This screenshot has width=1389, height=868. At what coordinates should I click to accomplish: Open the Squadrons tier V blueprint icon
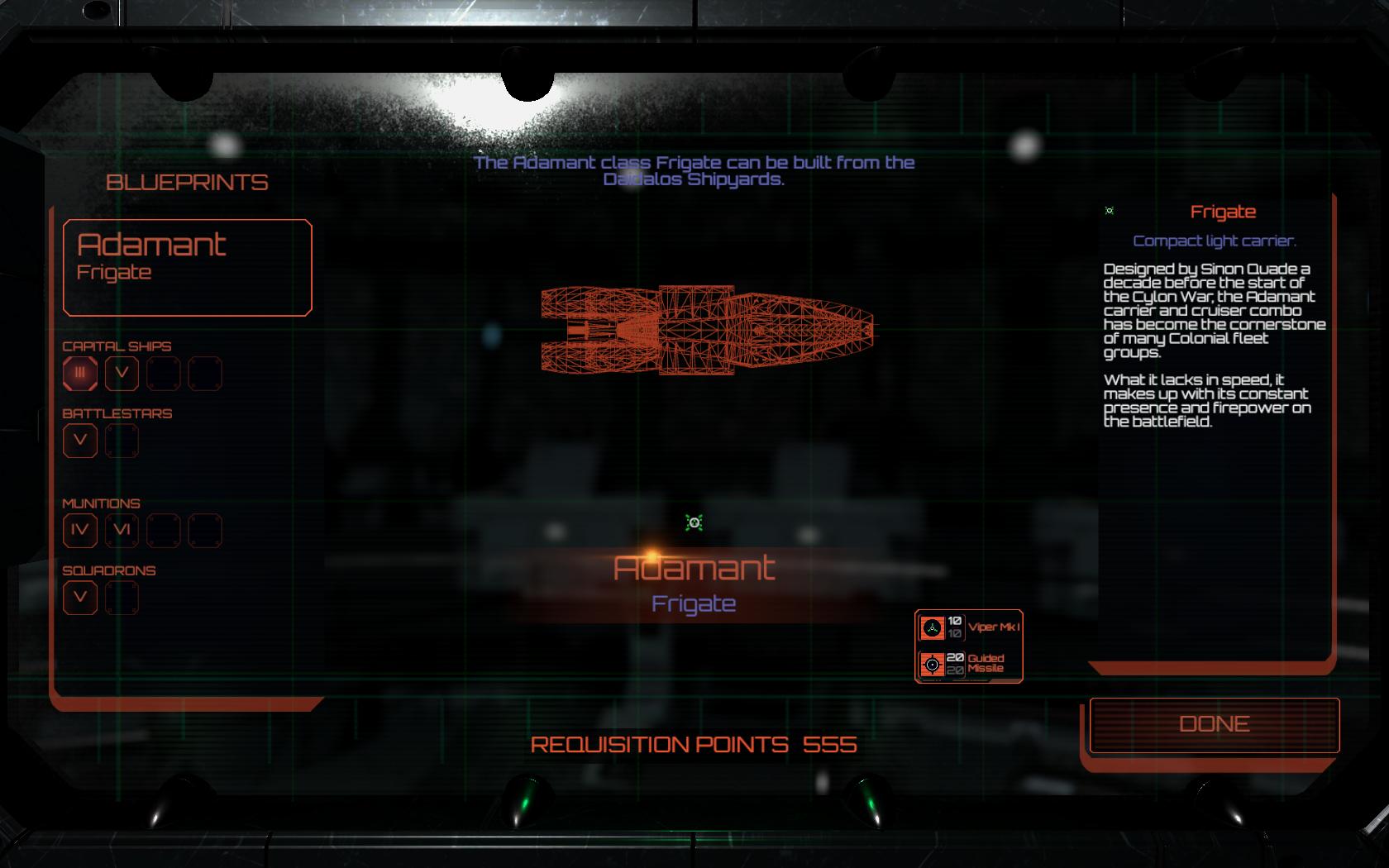pos(79,596)
